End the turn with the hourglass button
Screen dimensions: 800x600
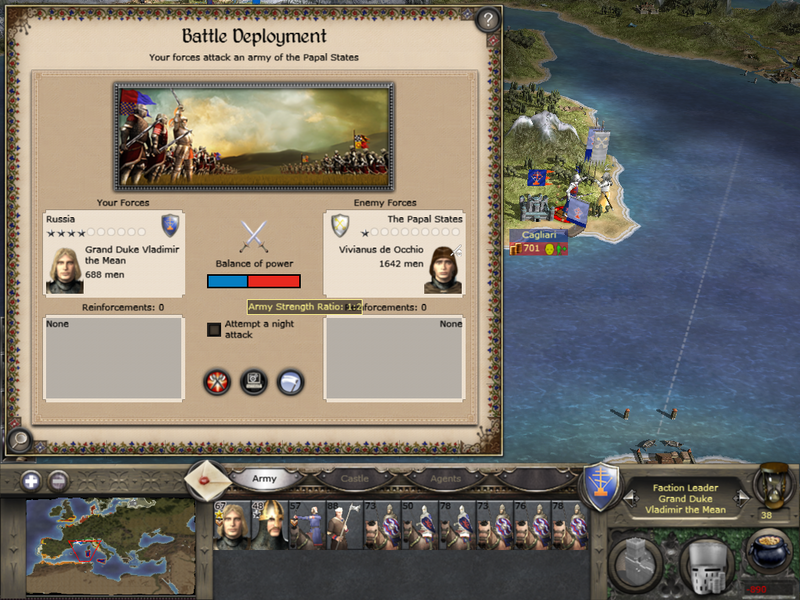(771, 484)
